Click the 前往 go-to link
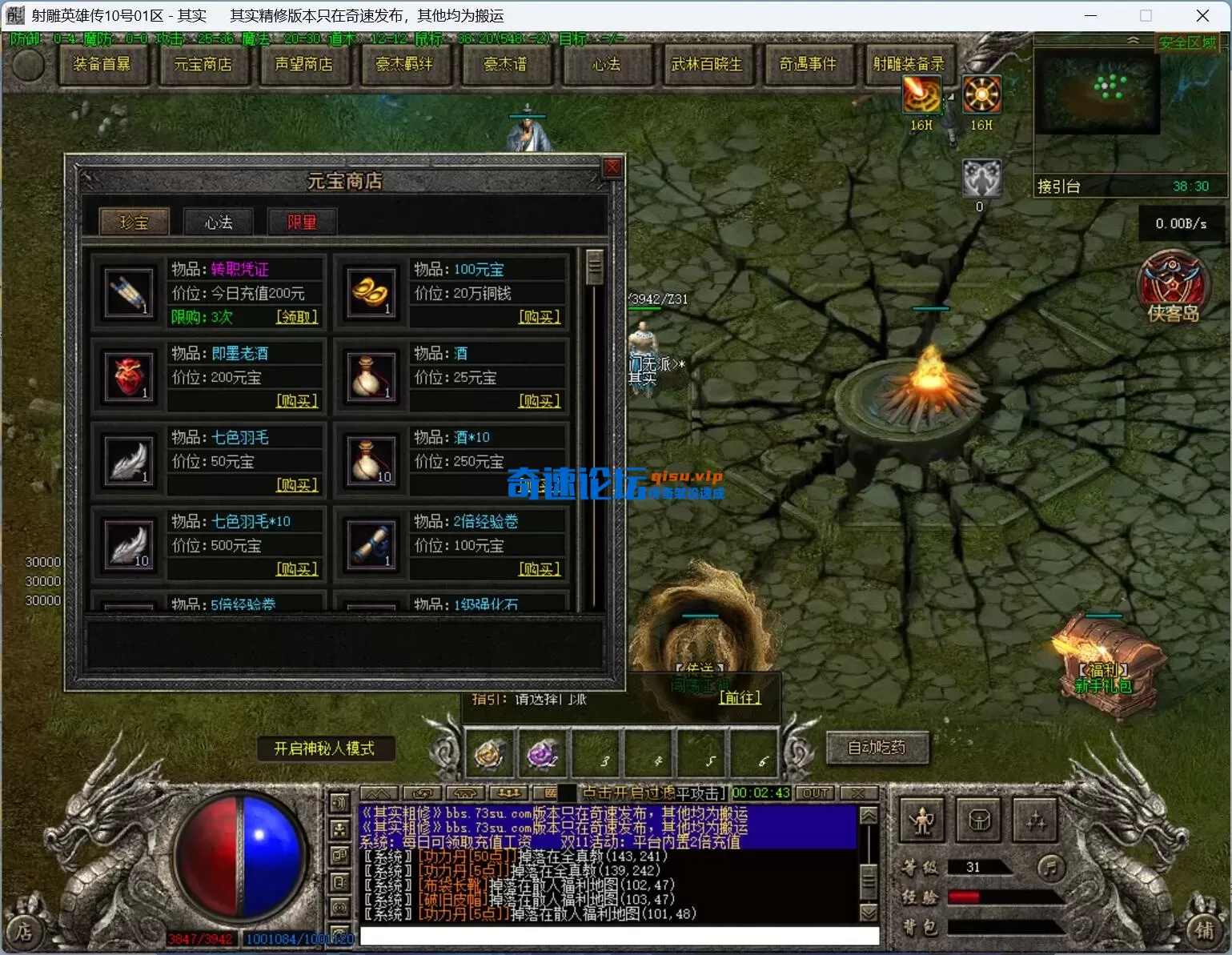This screenshot has height=955, width=1232. coord(740,697)
